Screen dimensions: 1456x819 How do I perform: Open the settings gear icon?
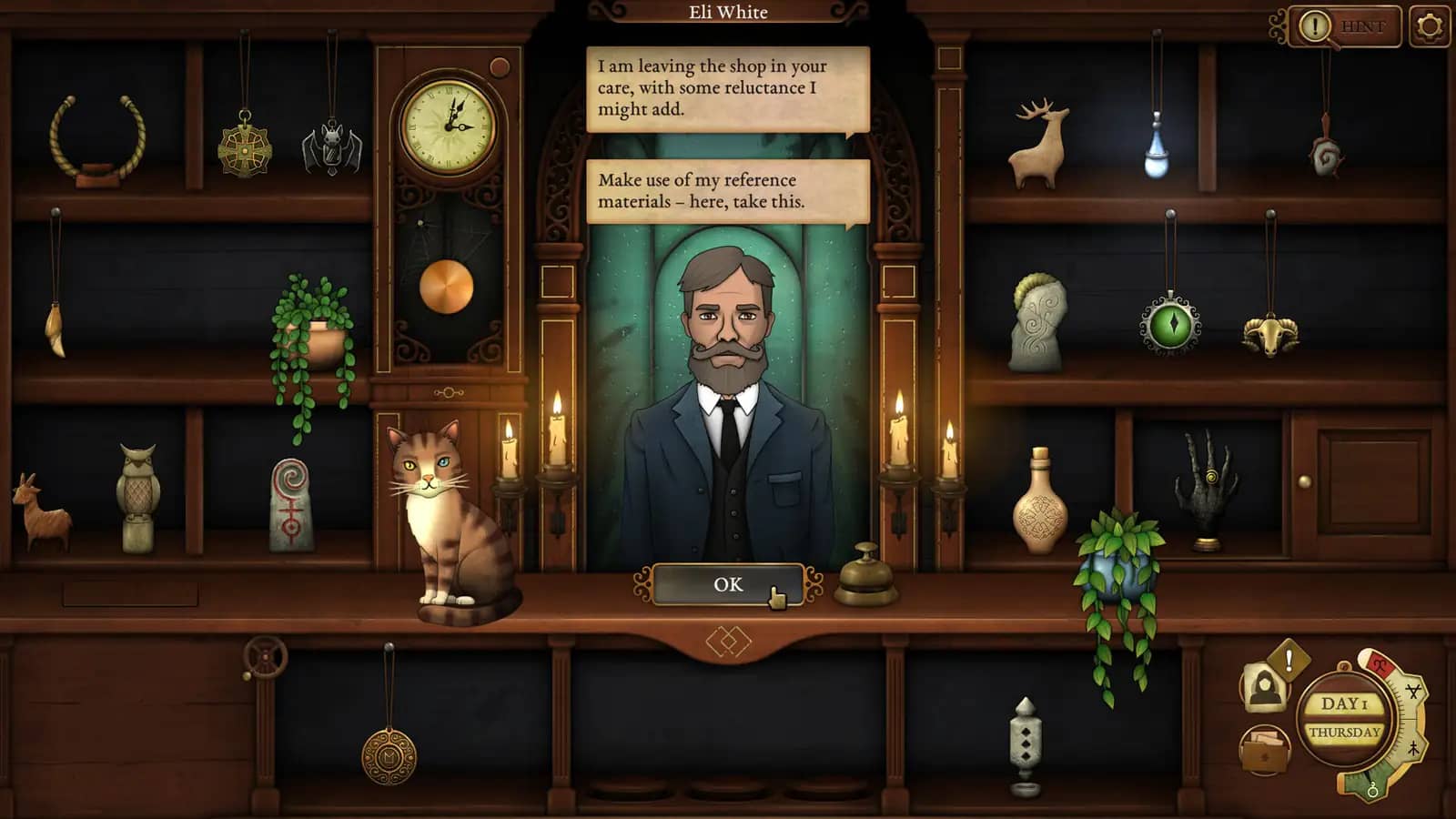[1430, 25]
